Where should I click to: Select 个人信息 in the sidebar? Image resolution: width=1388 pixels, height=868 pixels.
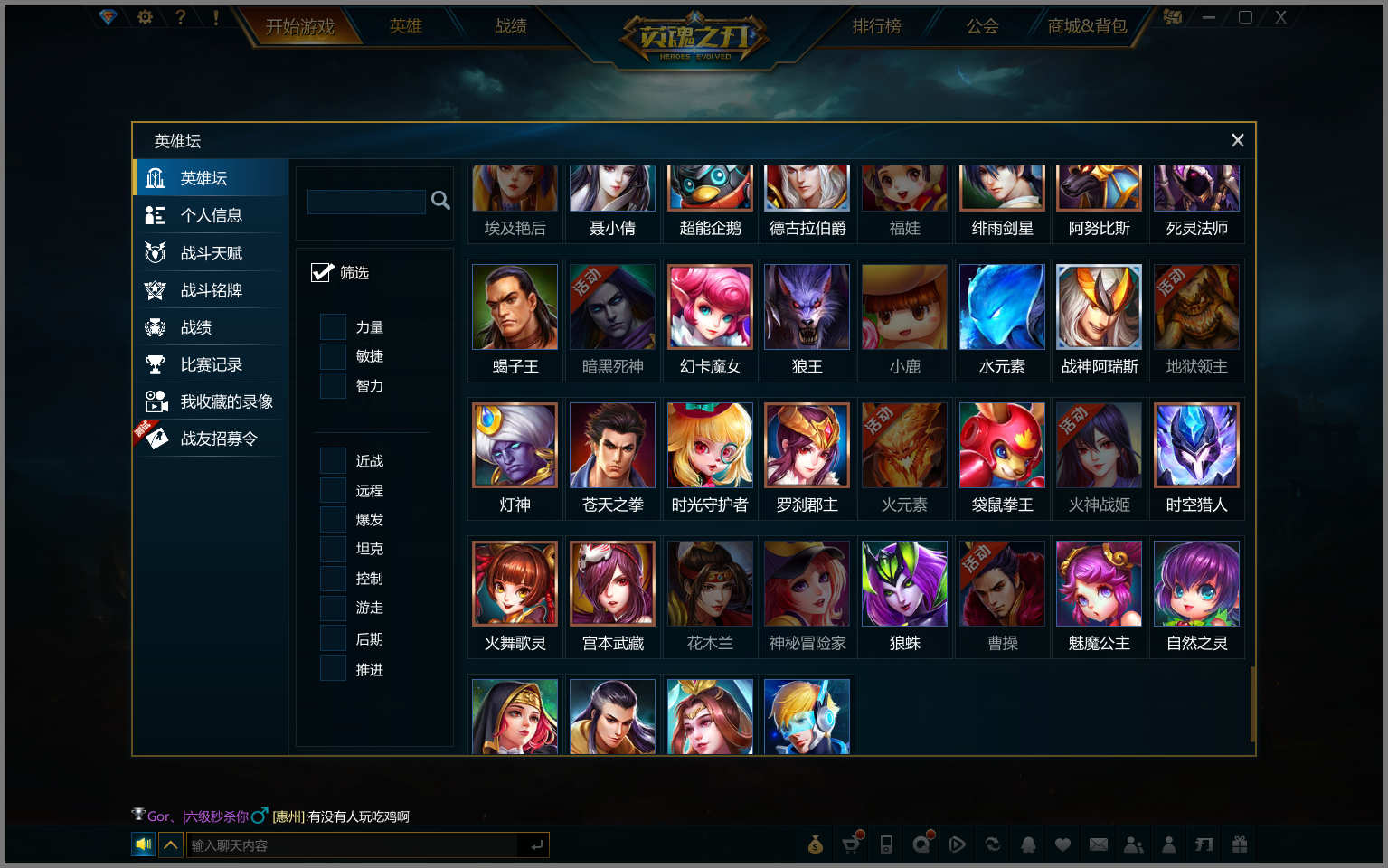[211, 215]
